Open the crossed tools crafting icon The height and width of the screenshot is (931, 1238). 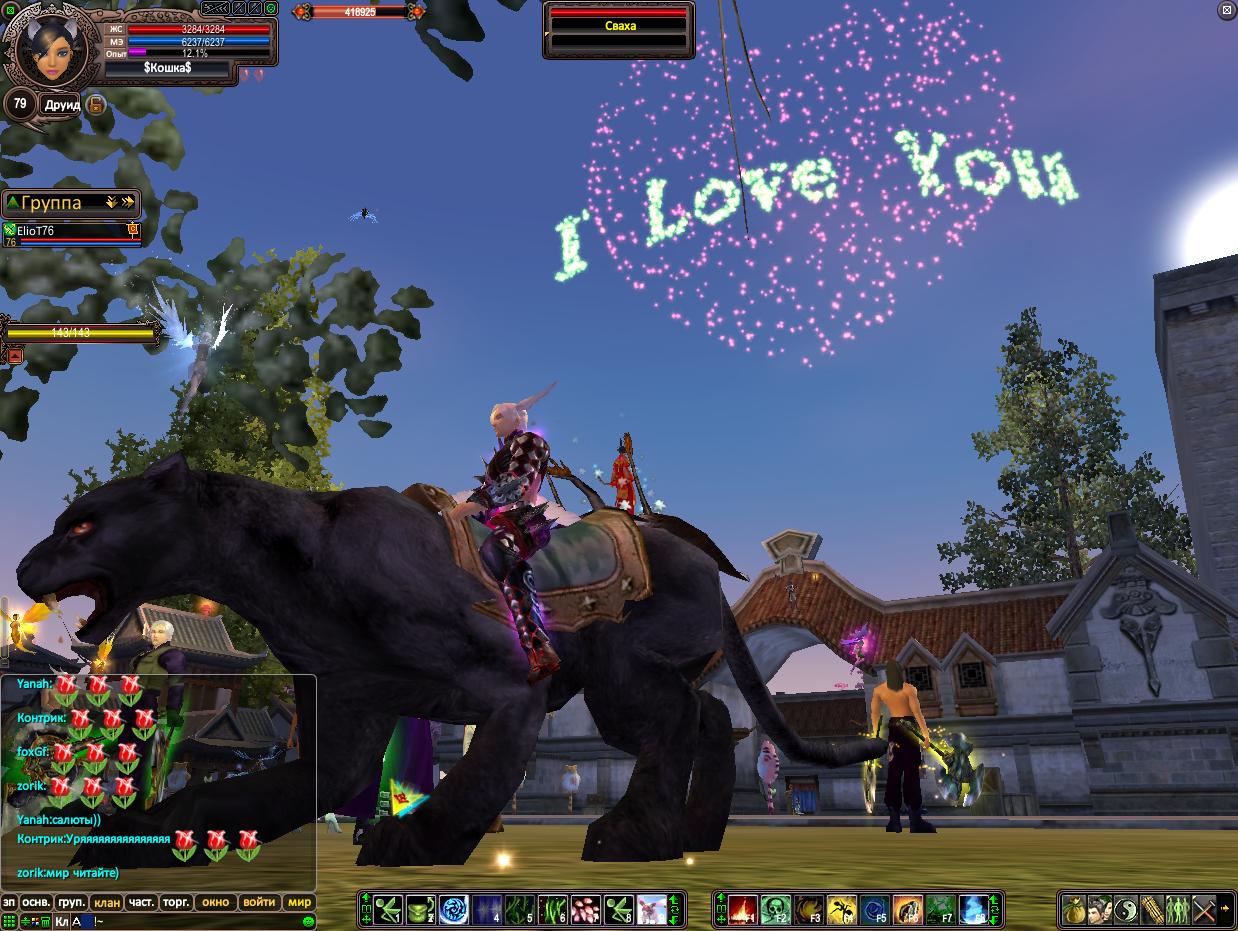tap(1204, 909)
